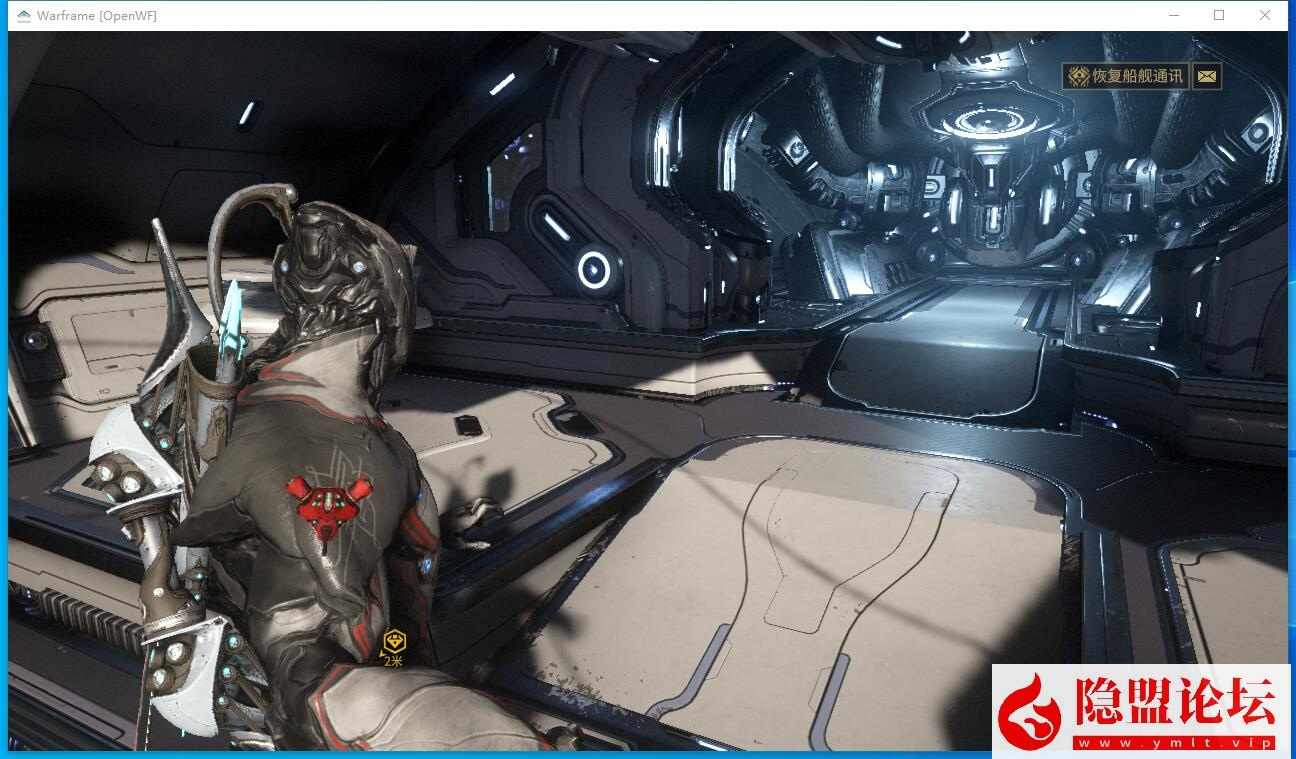Close the Warframe game window
Image resolution: width=1296 pixels, height=759 pixels.
click(x=1264, y=15)
